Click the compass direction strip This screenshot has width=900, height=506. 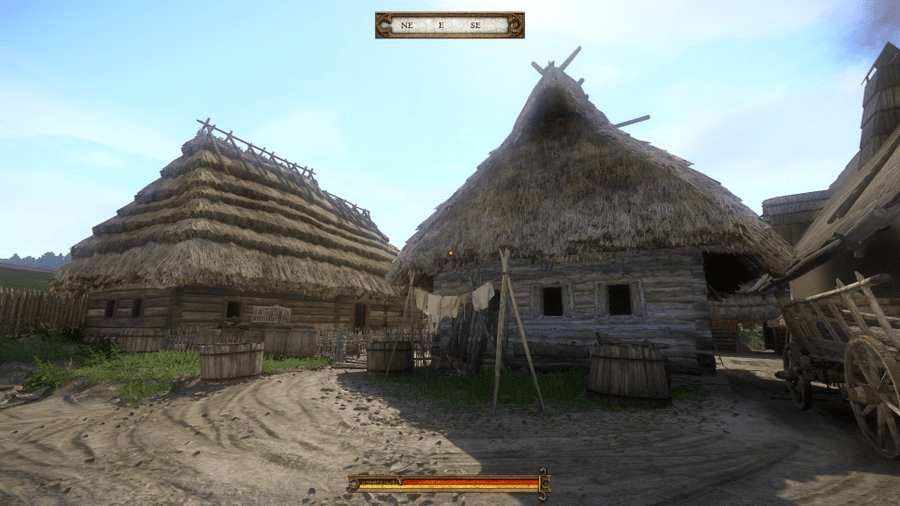(449, 25)
